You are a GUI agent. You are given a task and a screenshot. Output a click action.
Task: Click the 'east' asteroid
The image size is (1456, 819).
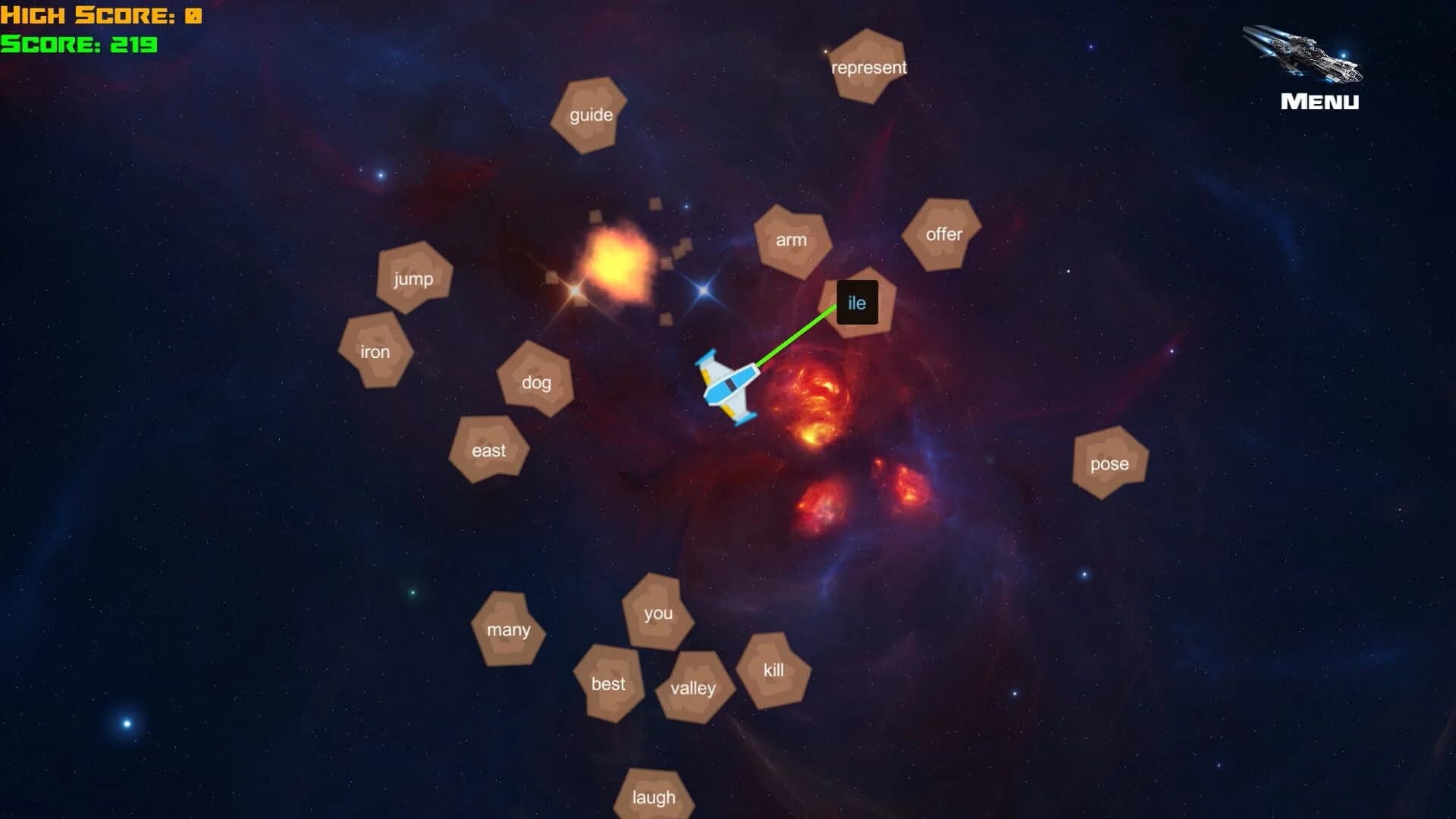point(488,450)
